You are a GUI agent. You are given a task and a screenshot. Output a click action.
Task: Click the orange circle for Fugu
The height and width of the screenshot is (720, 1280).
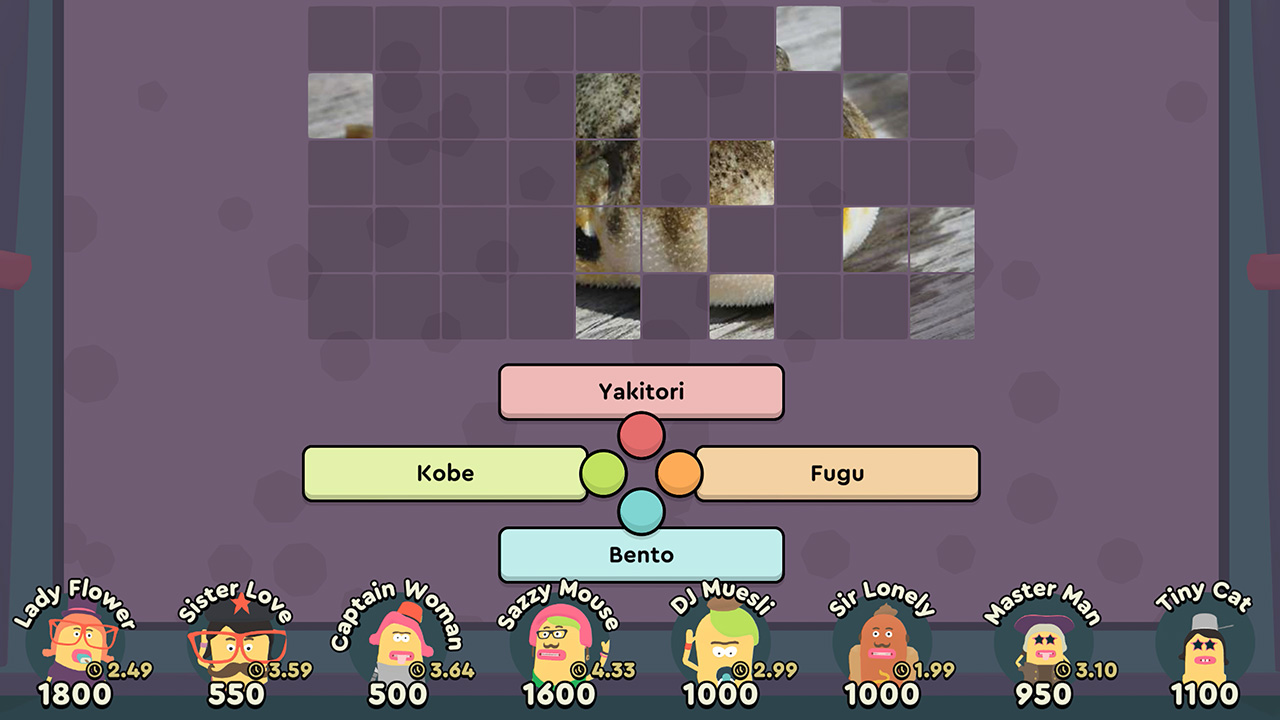[679, 472]
